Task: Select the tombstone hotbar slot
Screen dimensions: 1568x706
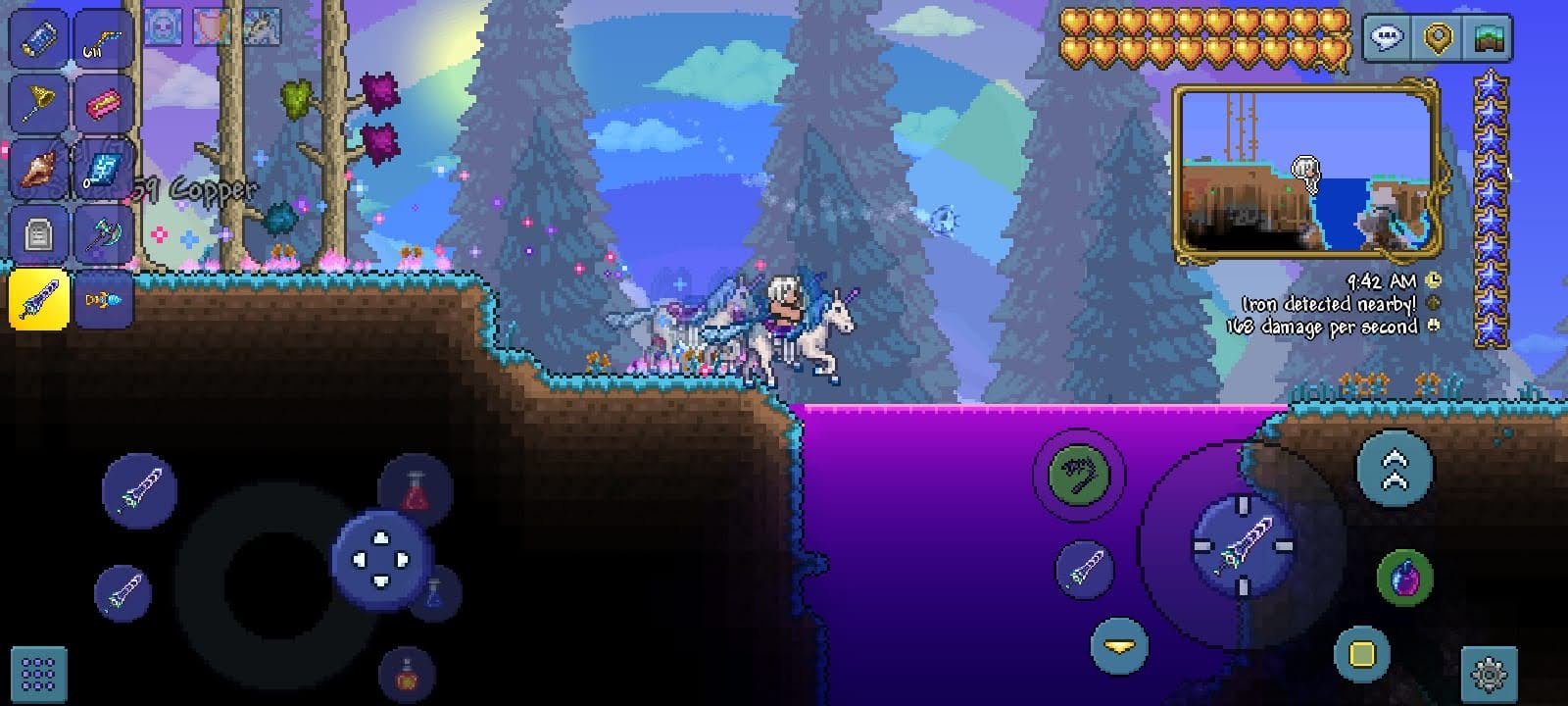Action: coord(39,233)
